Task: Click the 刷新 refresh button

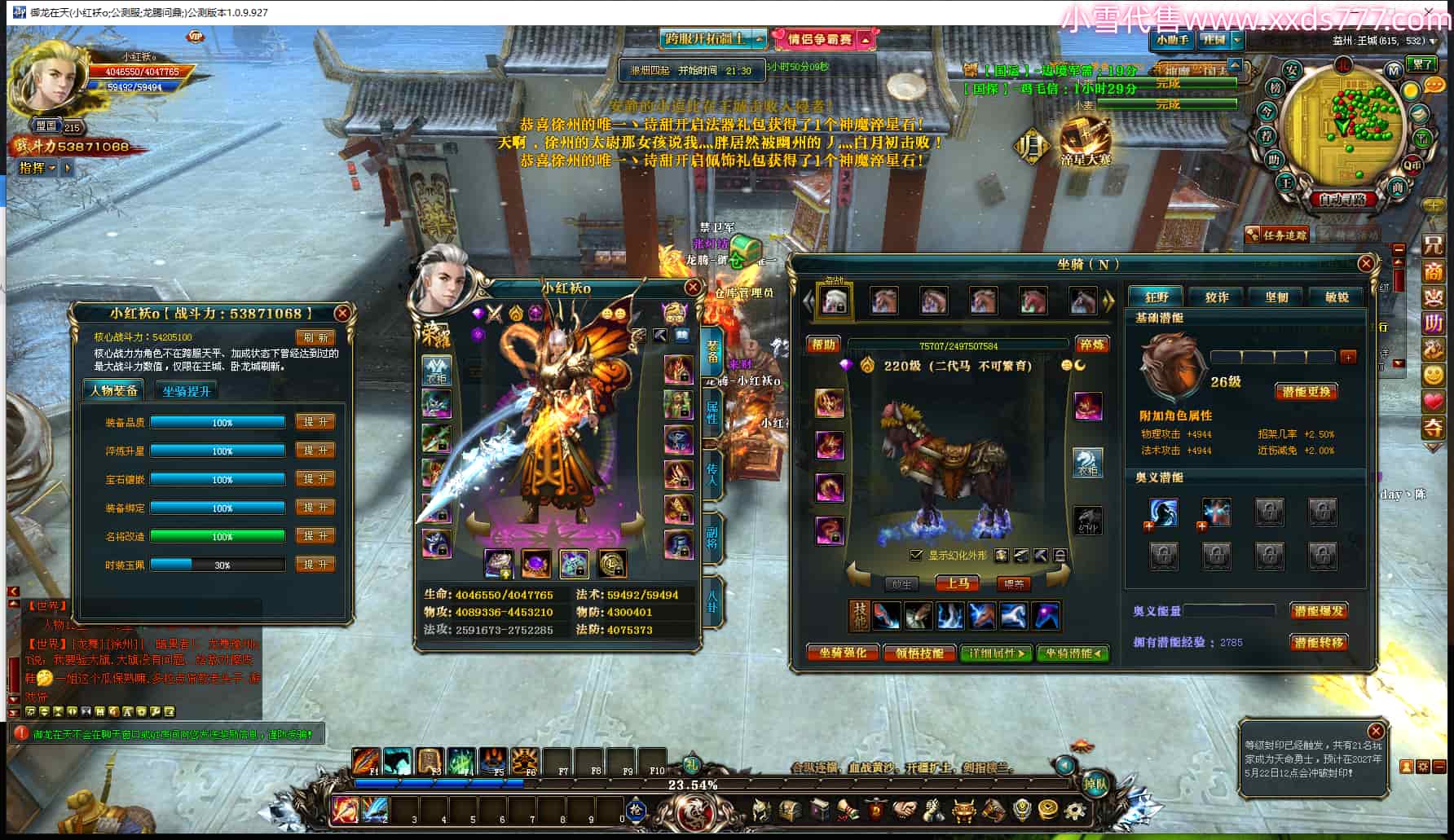Action: (315, 337)
